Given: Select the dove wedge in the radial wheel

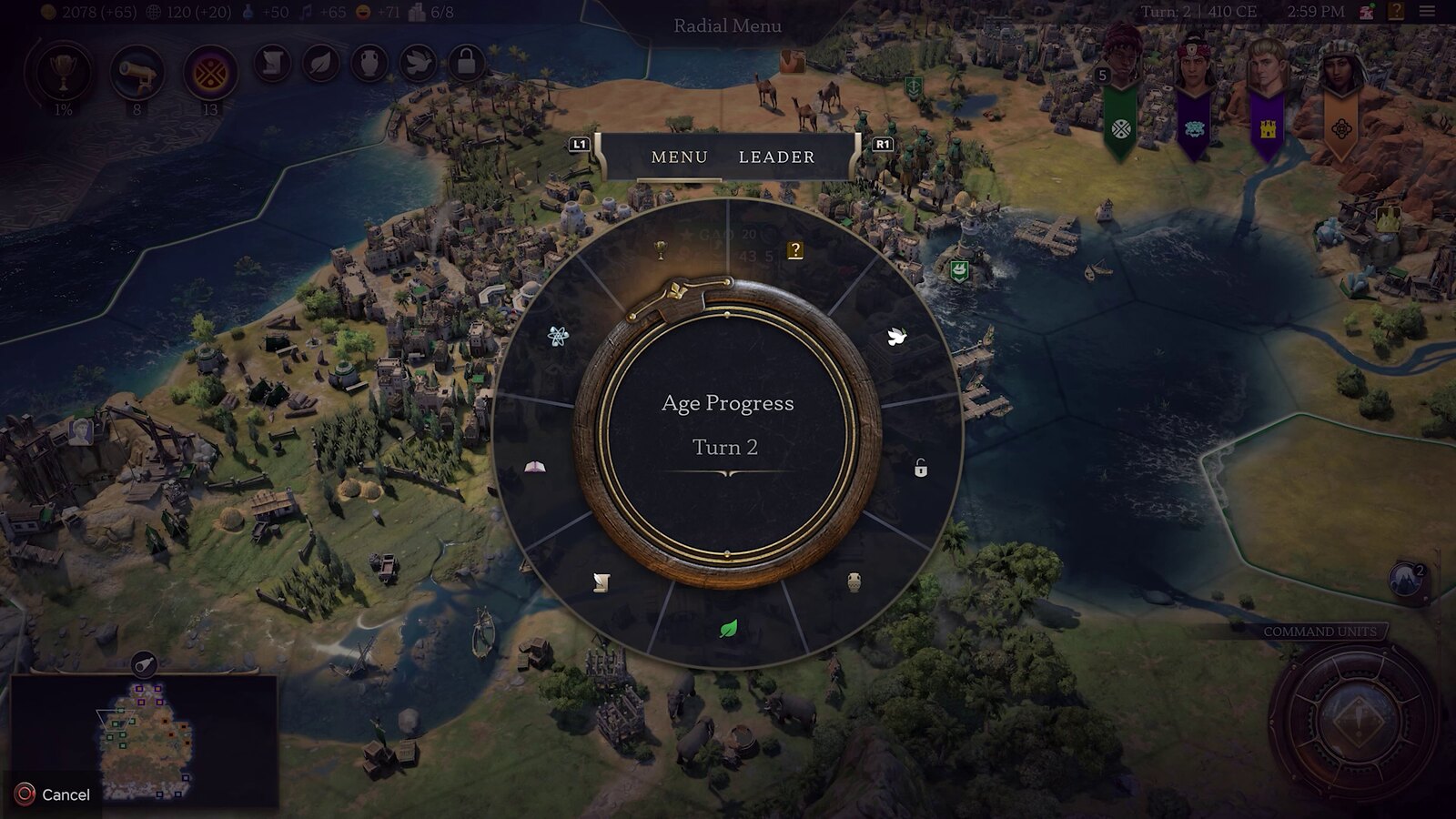Looking at the screenshot, I should [x=896, y=338].
